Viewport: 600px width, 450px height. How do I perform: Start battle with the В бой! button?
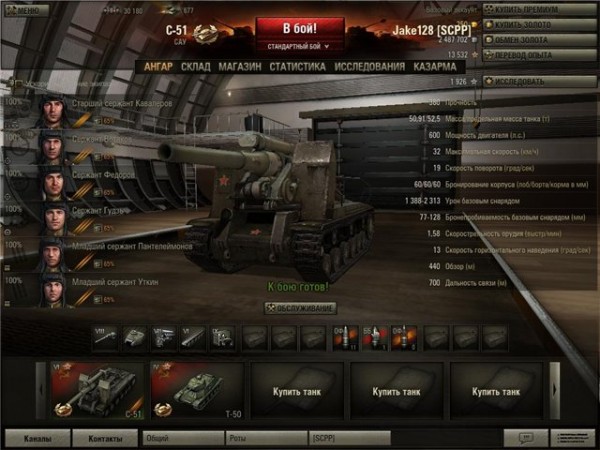(300, 28)
